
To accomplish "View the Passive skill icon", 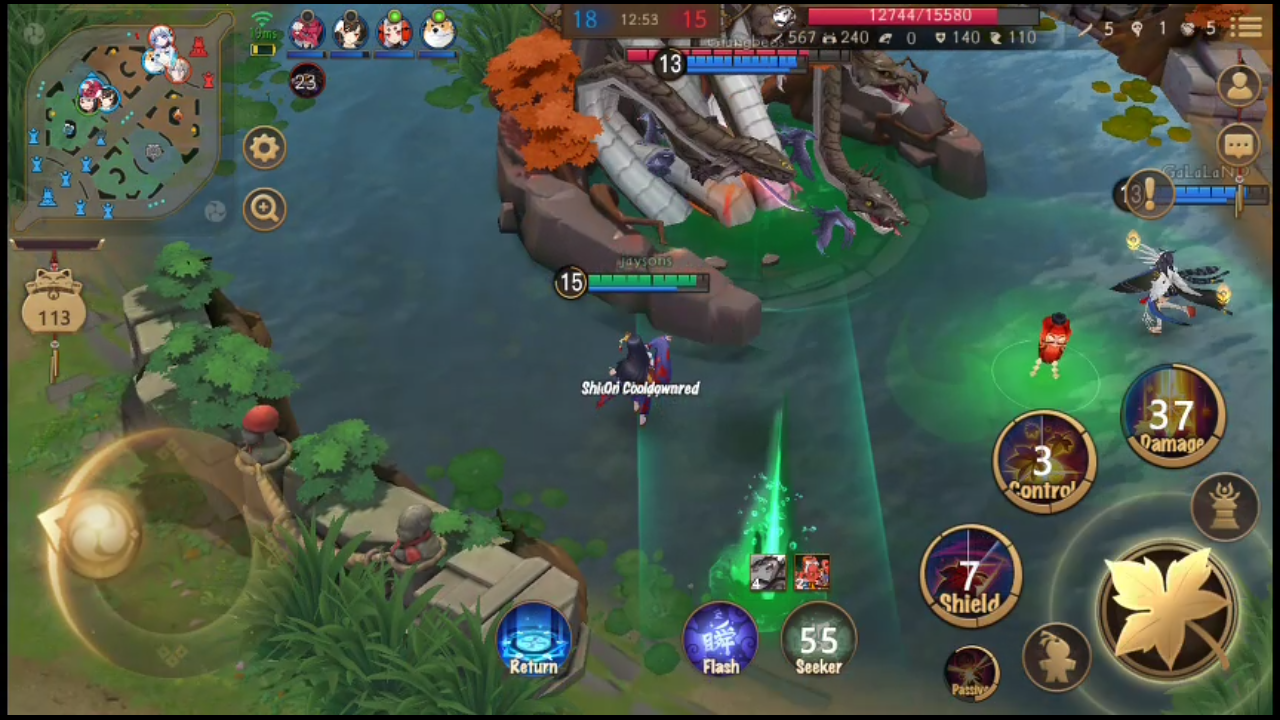I will [971, 672].
